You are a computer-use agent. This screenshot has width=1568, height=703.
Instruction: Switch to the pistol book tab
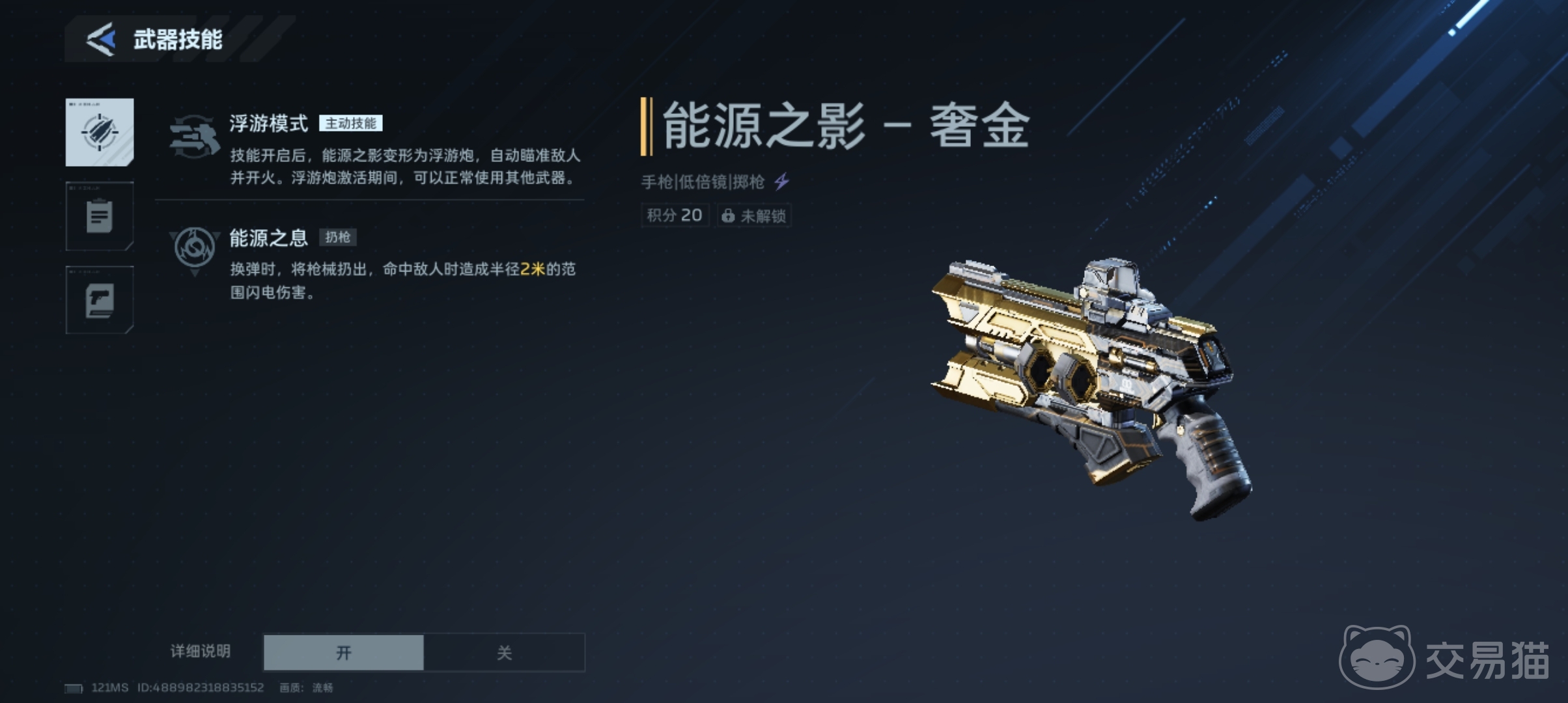click(x=100, y=300)
